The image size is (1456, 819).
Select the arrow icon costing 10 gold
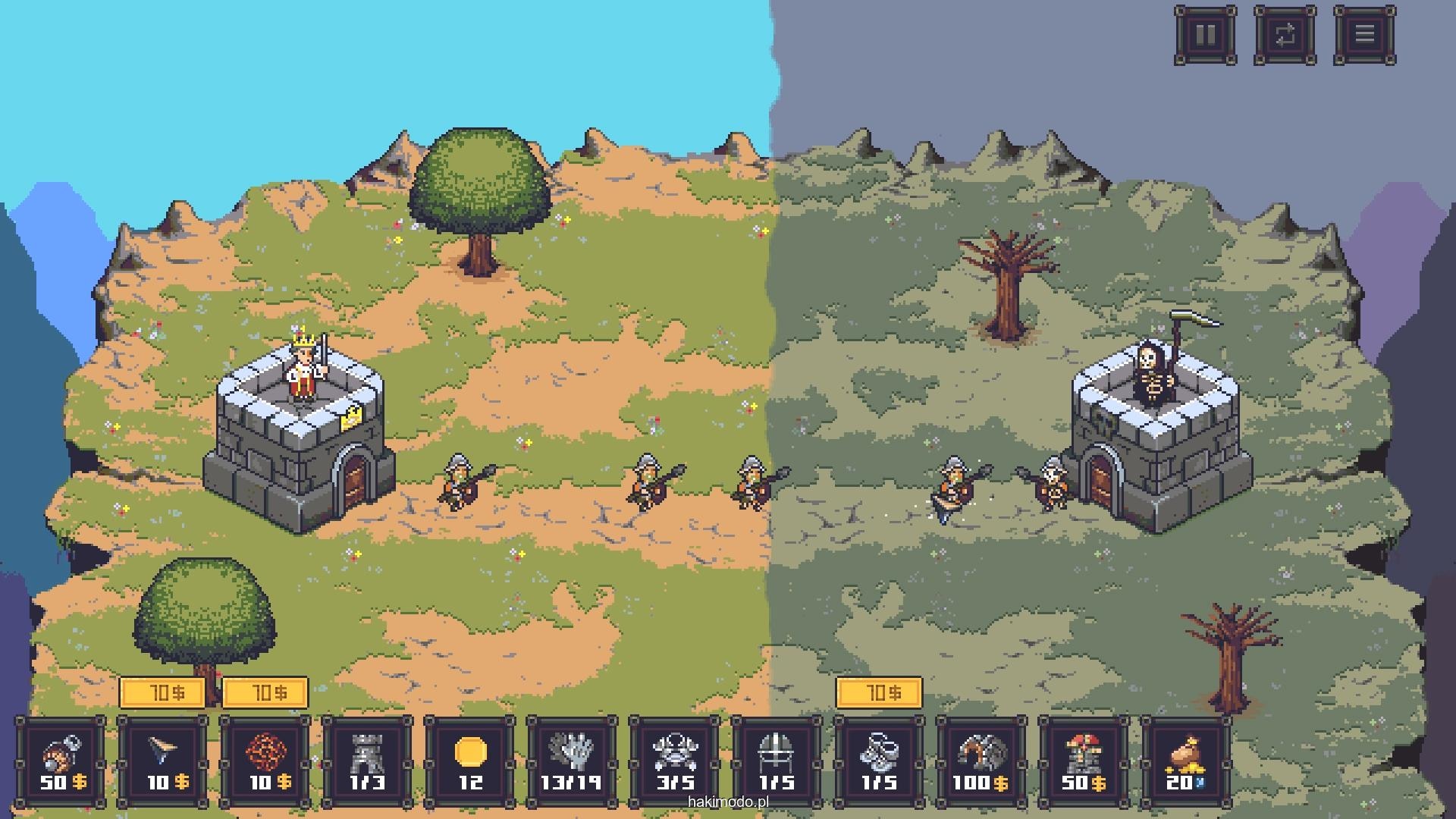163,762
